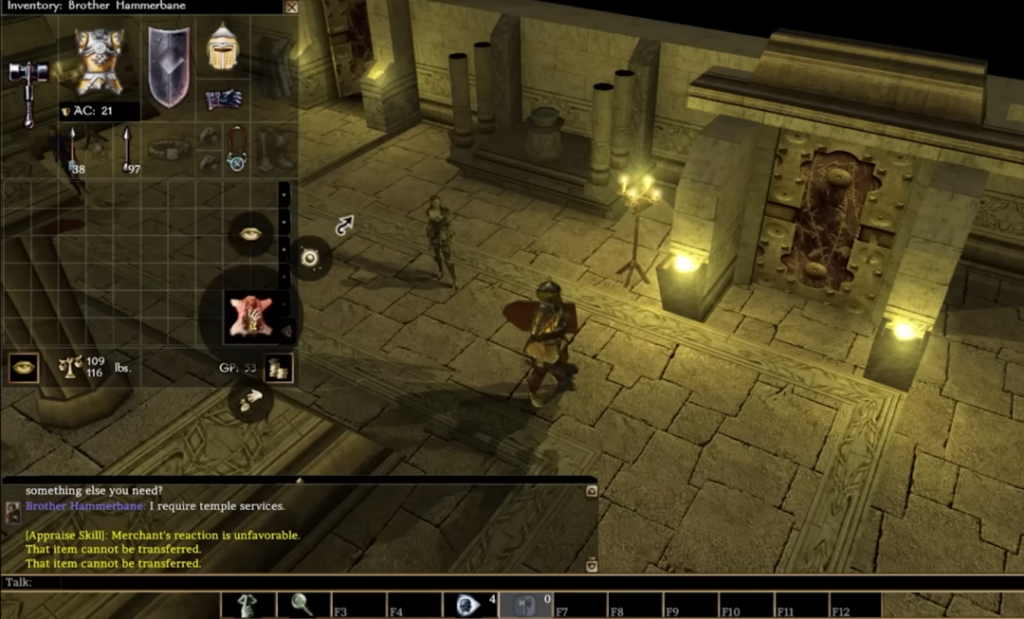Focus the Talk chat input bar
Screen dimensions: 1024x619
click(x=300, y=582)
